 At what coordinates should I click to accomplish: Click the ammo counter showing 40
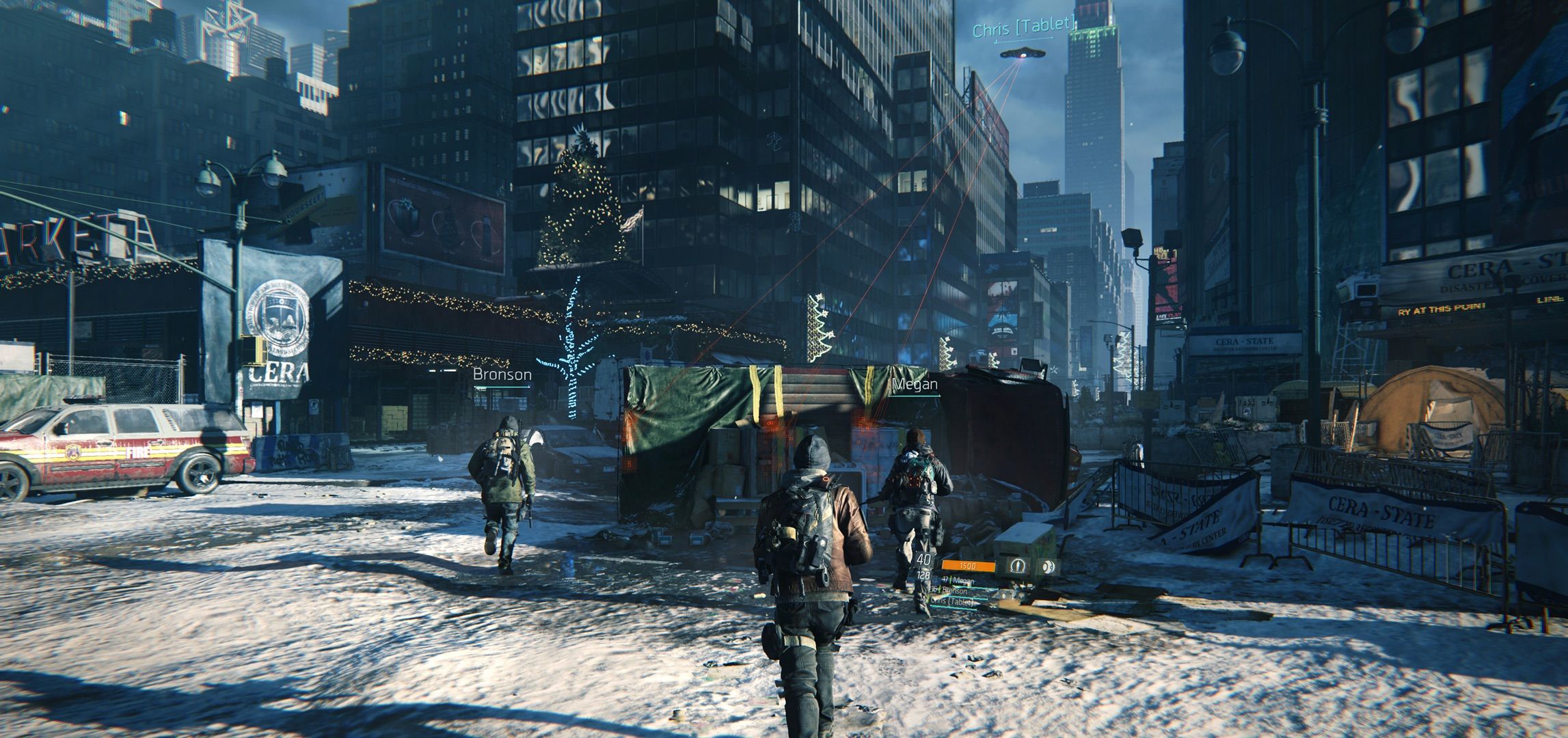tap(923, 560)
